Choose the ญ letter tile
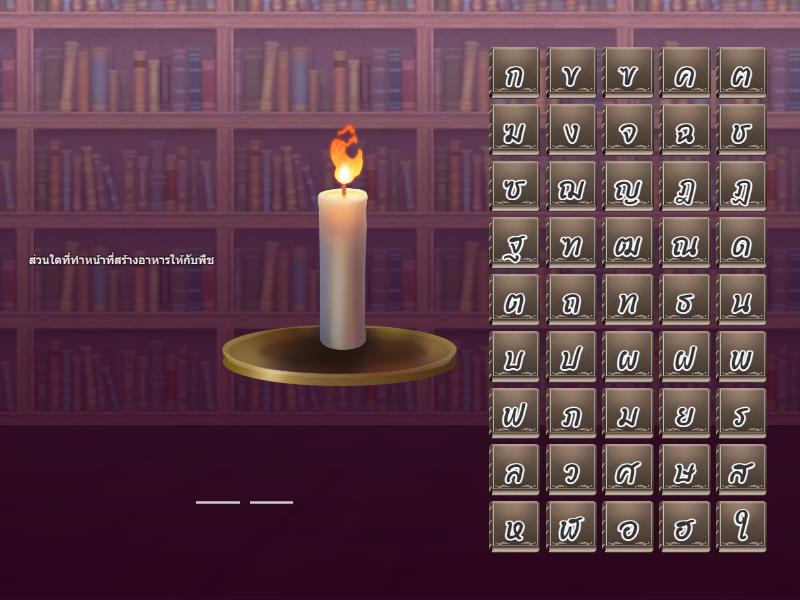Screen dimensions: 800x600 click(628, 186)
